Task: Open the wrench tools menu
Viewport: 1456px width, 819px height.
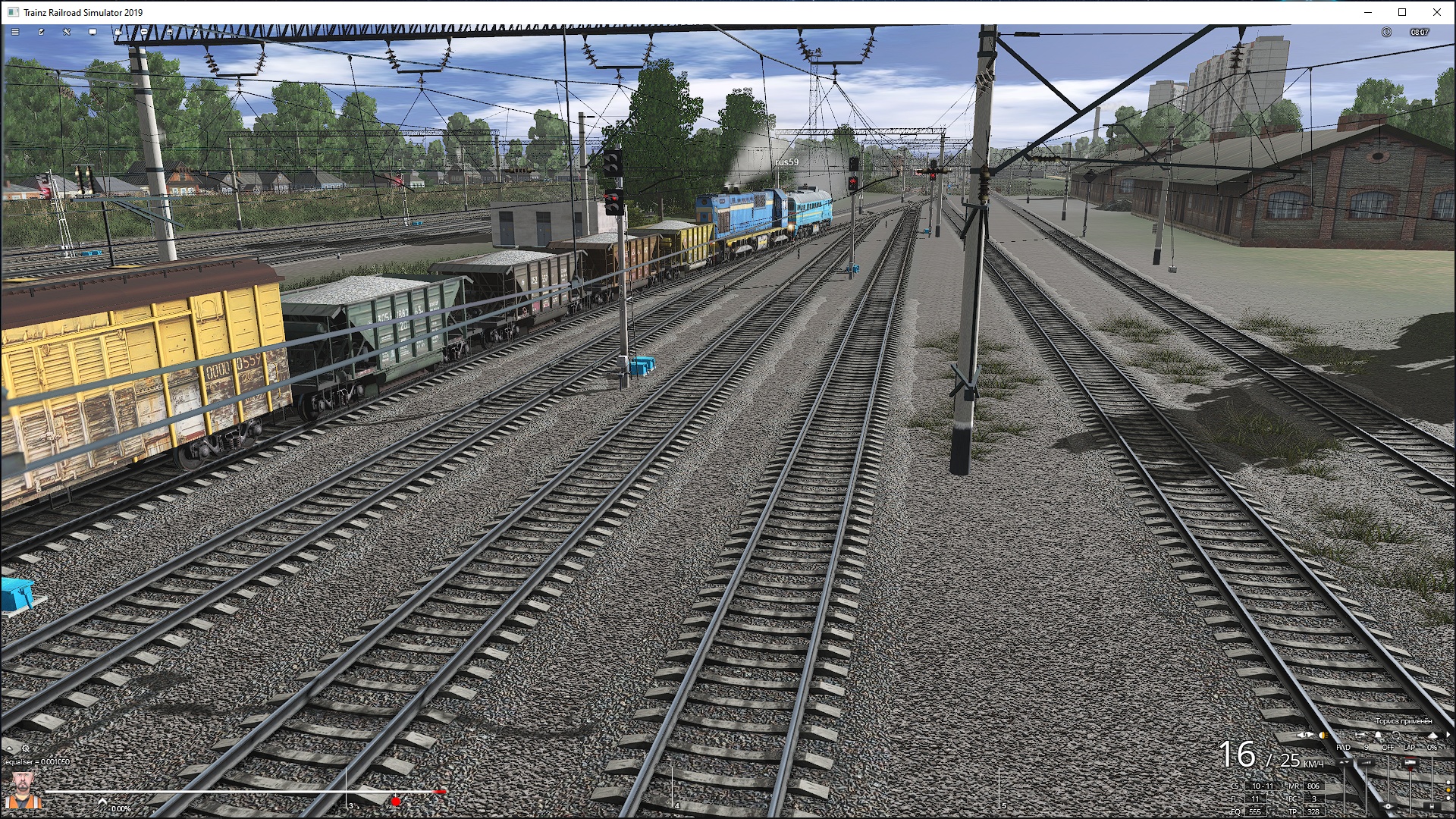Action: 67,32
